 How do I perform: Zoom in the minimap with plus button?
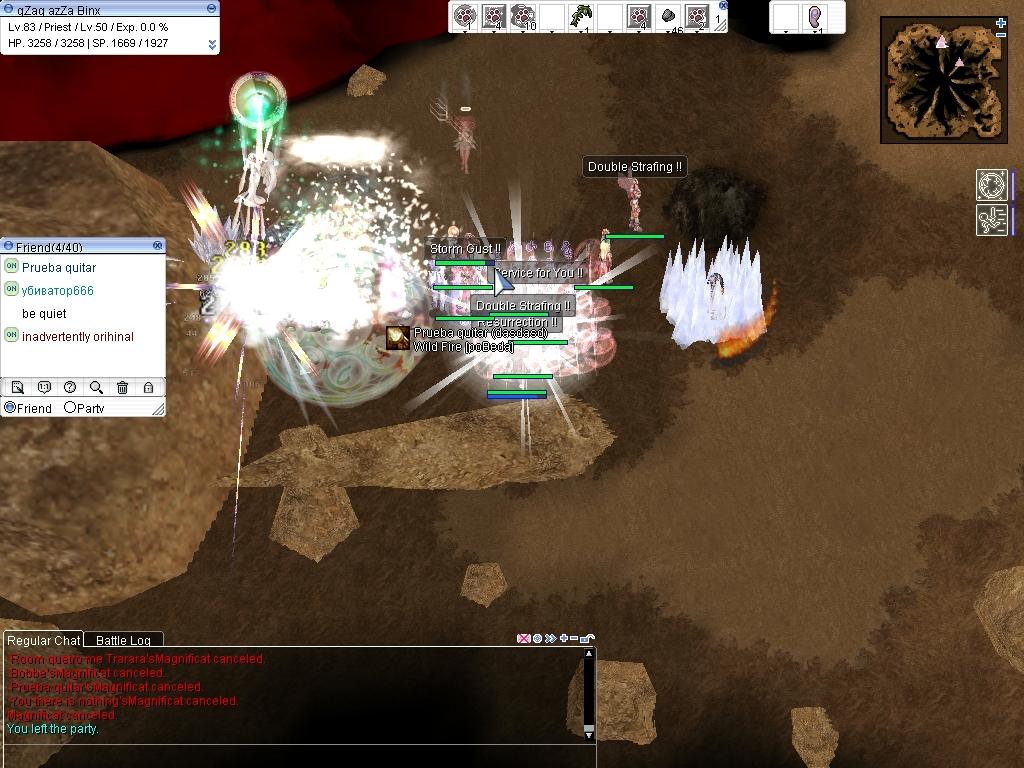(x=1001, y=23)
